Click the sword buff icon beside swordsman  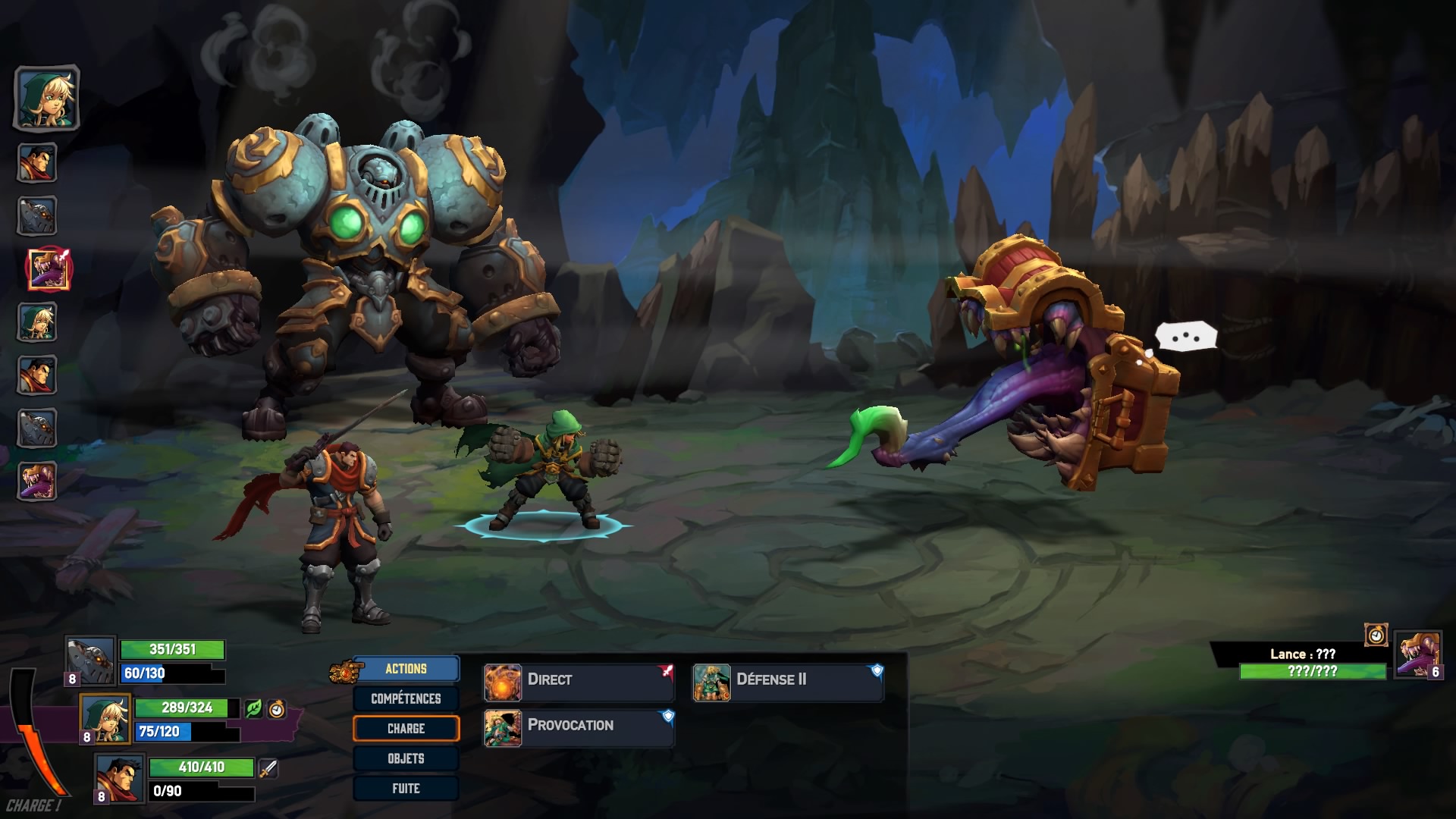[268, 768]
